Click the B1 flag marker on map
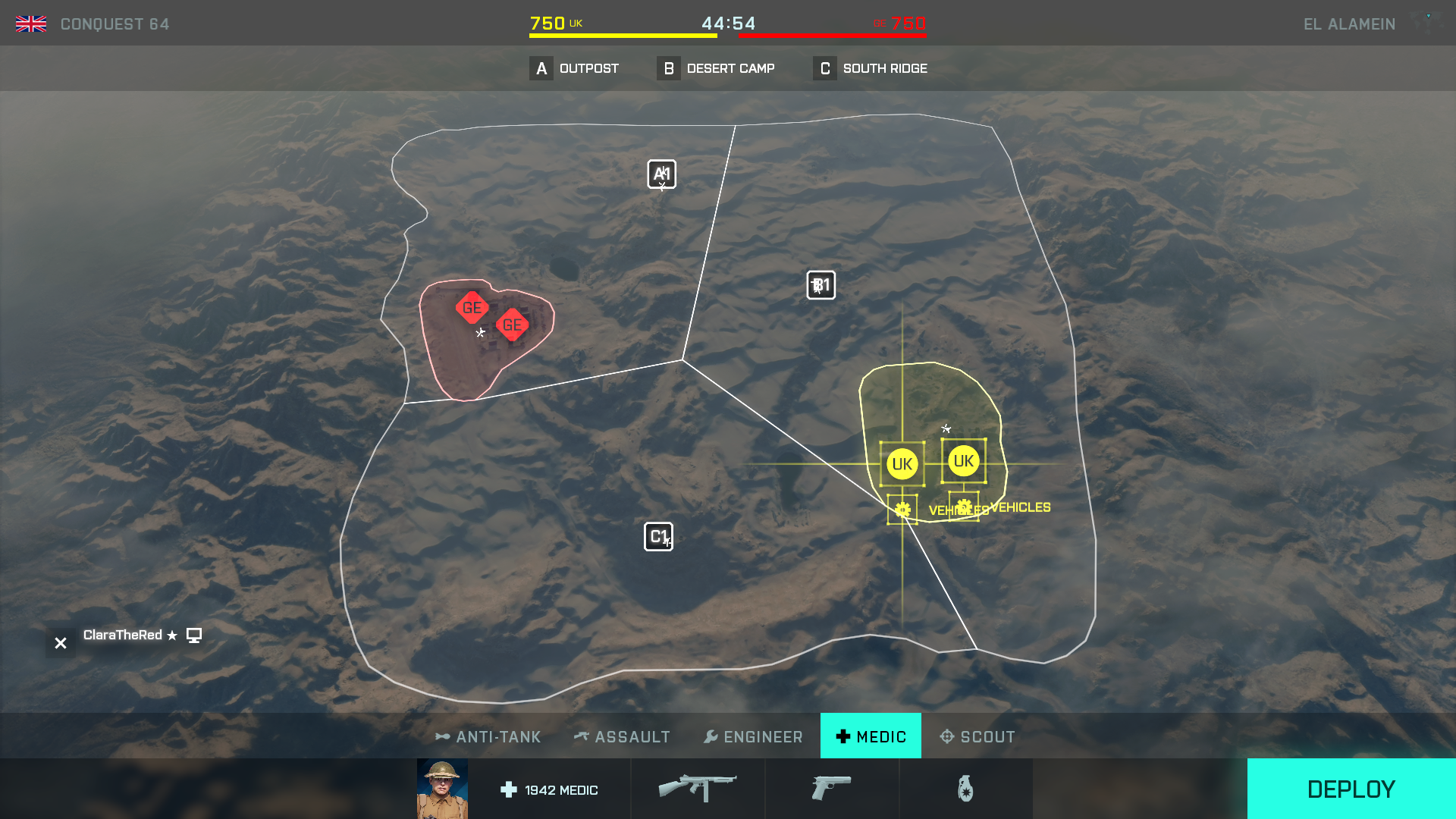Screen dimensions: 1456x819 coord(821,285)
